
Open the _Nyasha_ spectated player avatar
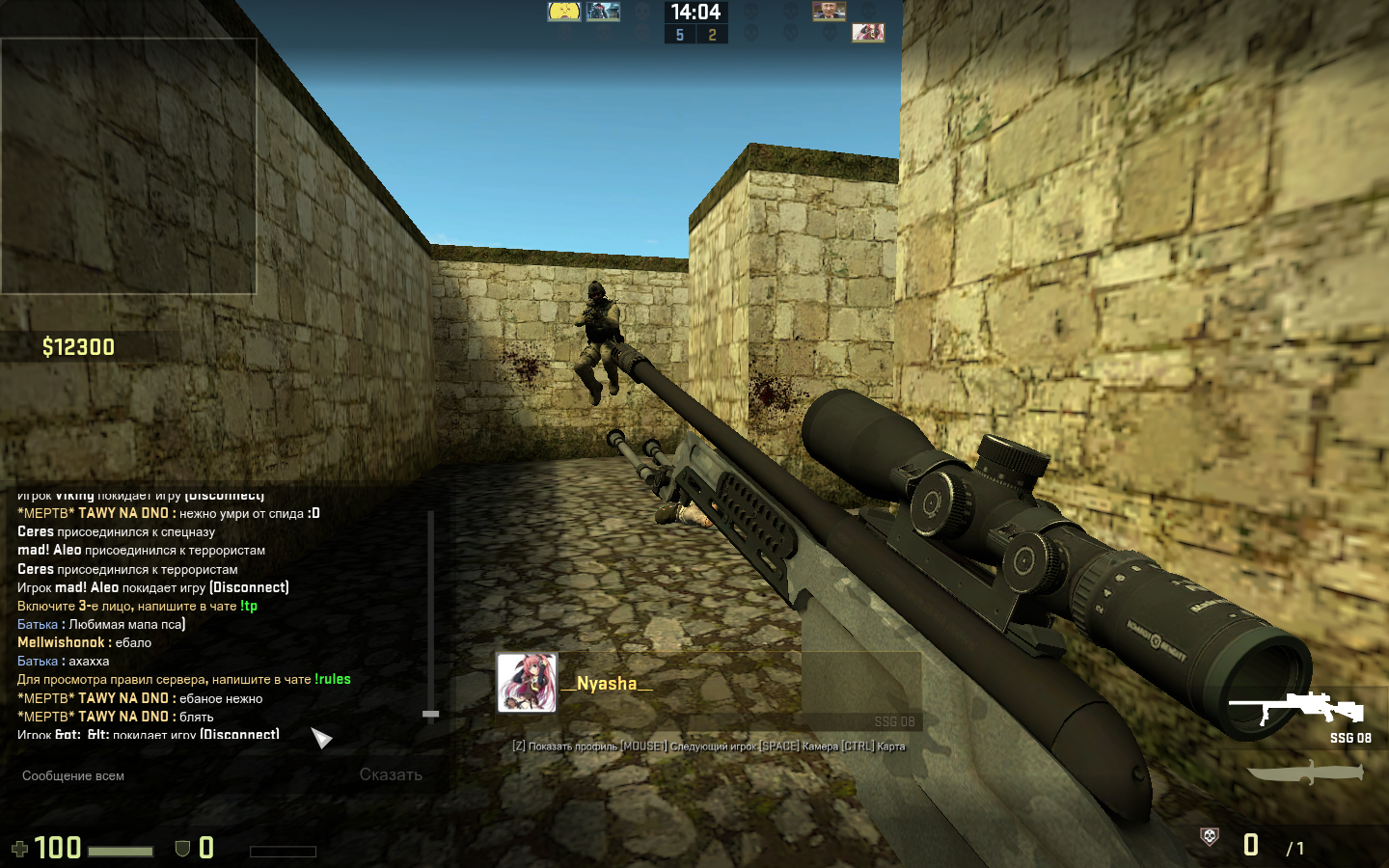527,683
